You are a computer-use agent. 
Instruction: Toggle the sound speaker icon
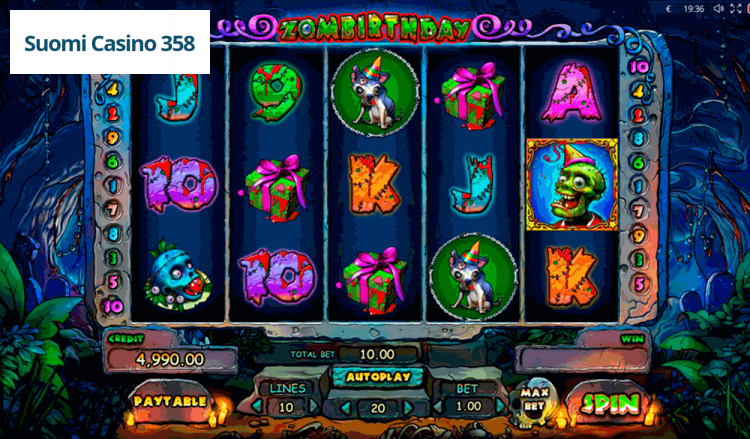tap(718, 8)
